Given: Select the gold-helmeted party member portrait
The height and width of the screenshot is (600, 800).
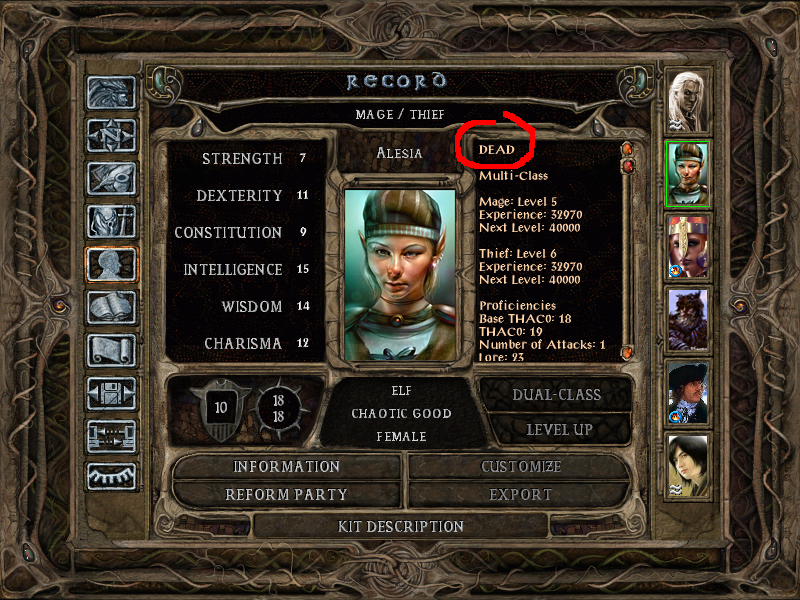Looking at the screenshot, I should pos(688,246).
